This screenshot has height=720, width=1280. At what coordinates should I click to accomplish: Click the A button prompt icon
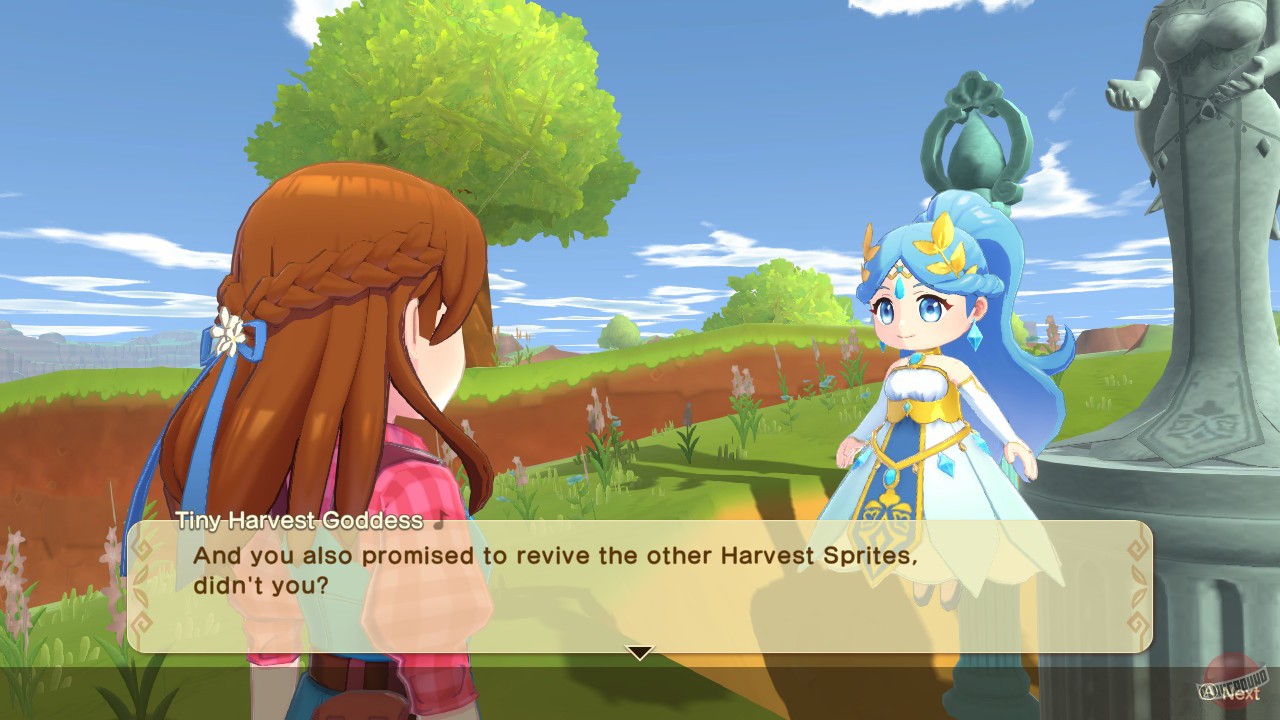pyautogui.click(x=1209, y=692)
